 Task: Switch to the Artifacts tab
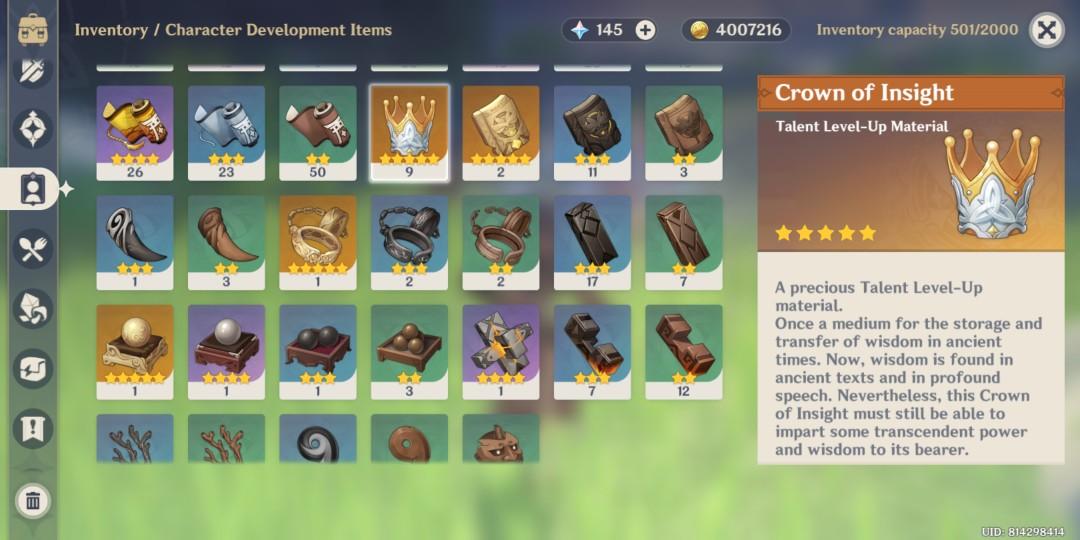tap(33, 129)
